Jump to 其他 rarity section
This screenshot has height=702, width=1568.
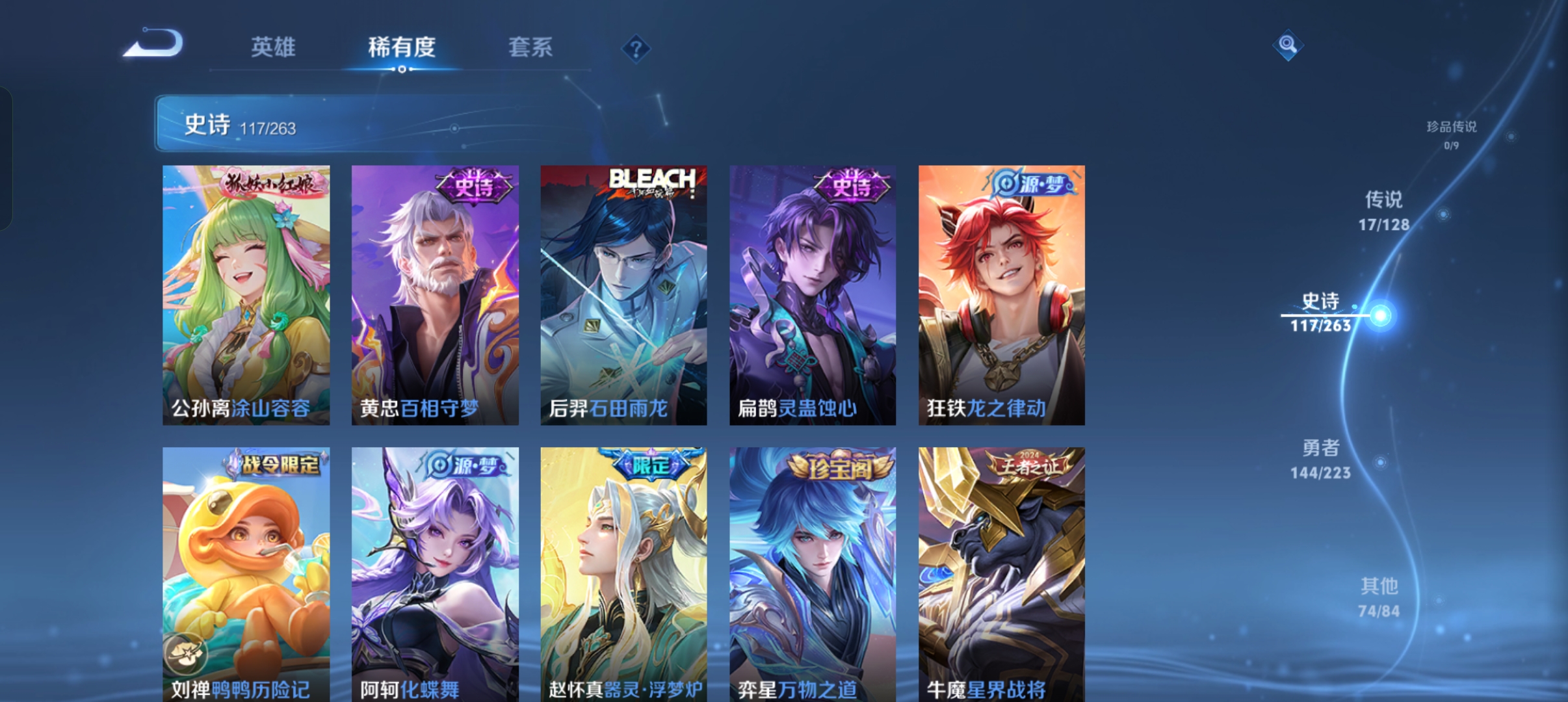pyautogui.click(x=1379, y=597)
